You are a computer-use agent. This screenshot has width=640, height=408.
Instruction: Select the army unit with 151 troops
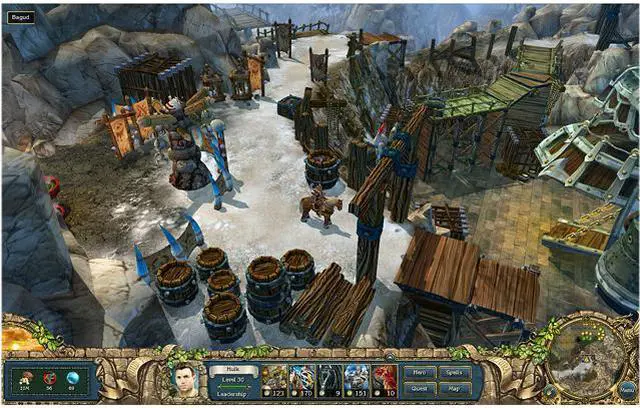tap(357, 380)
